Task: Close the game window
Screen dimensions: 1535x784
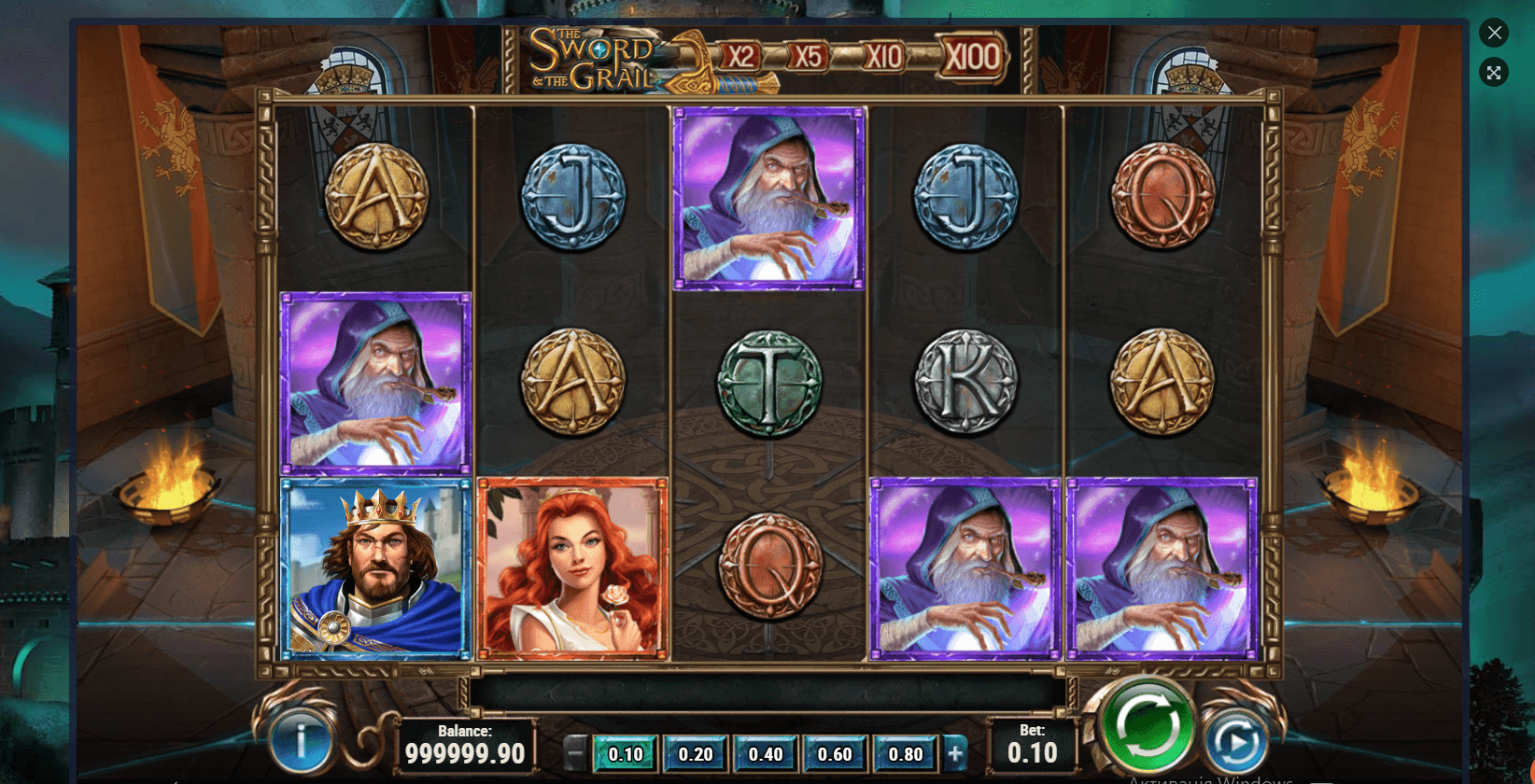Action: pos(1494,33)
